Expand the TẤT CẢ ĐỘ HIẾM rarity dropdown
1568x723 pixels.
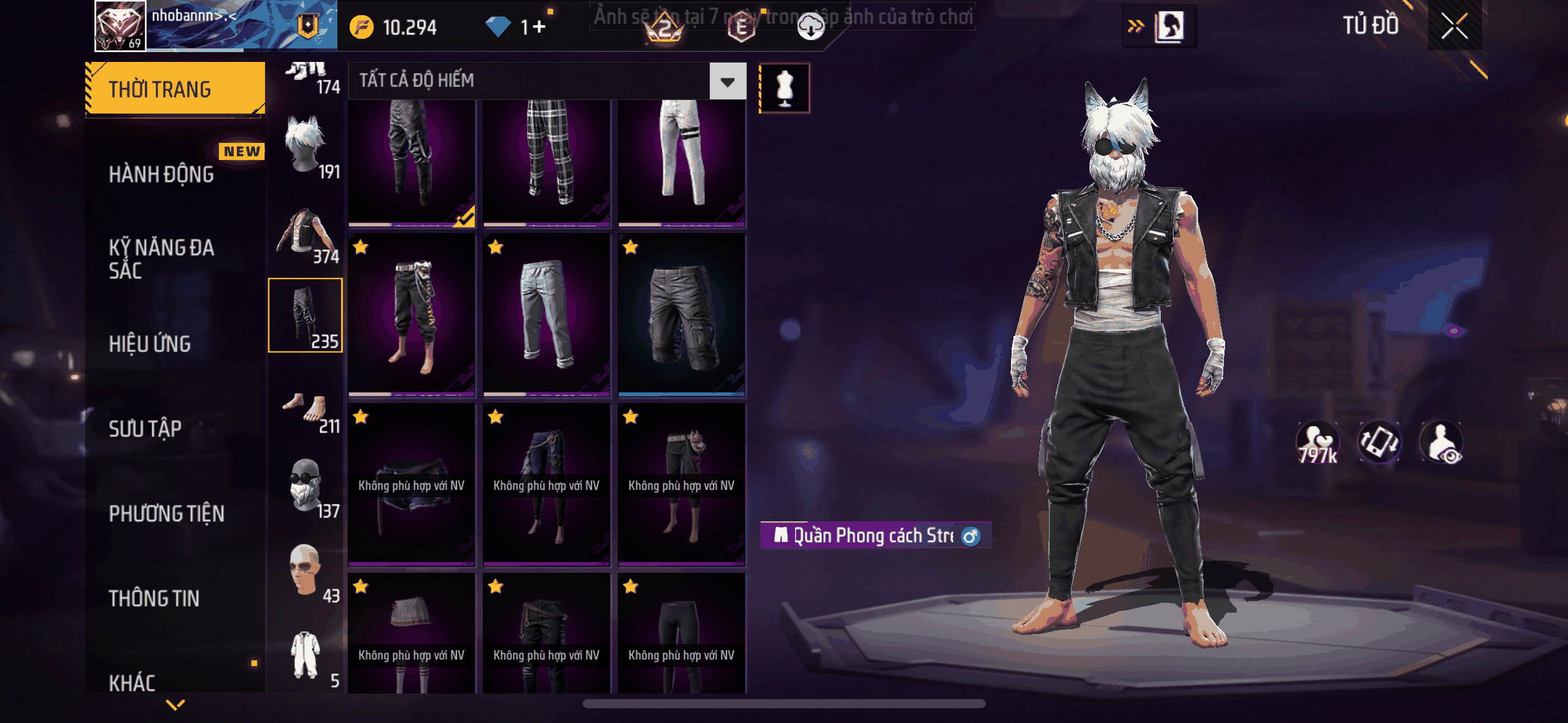tap(728, 81)
